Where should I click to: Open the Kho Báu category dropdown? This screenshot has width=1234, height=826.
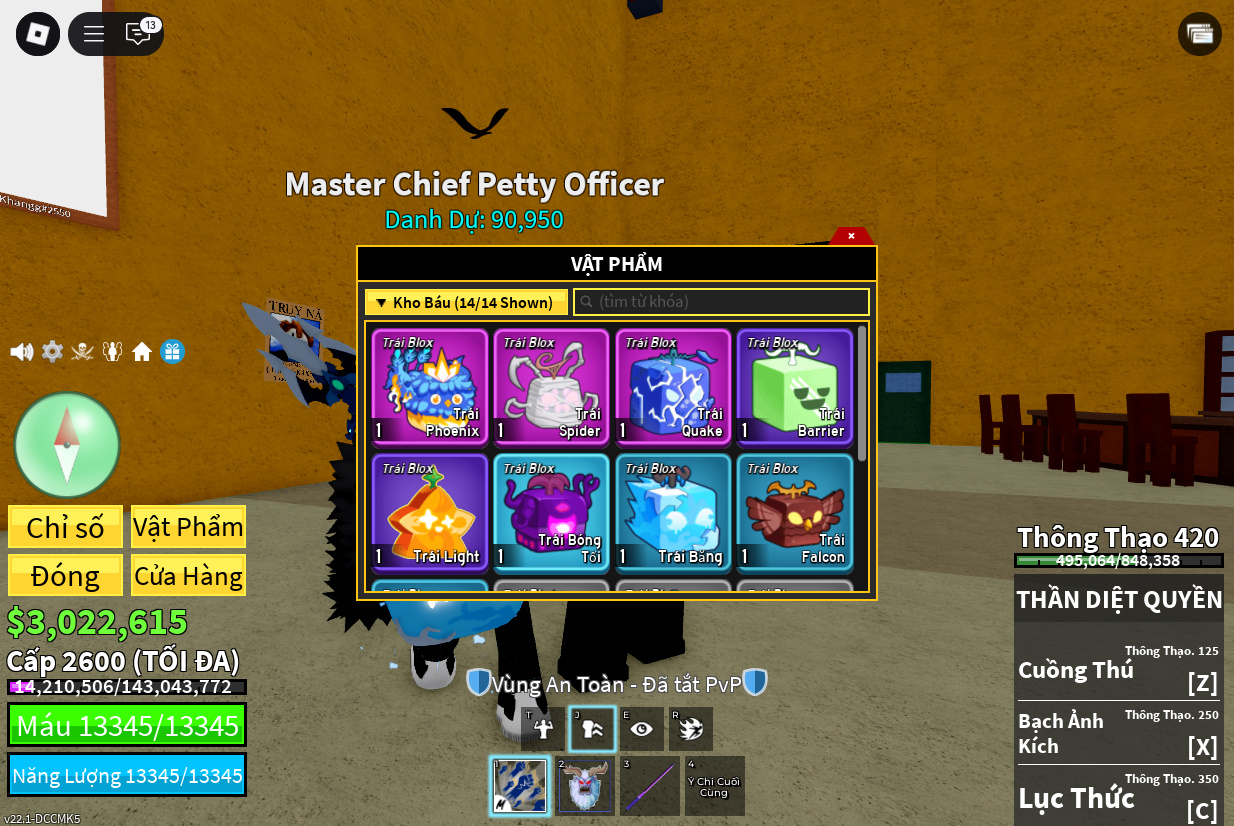[466, 302]
